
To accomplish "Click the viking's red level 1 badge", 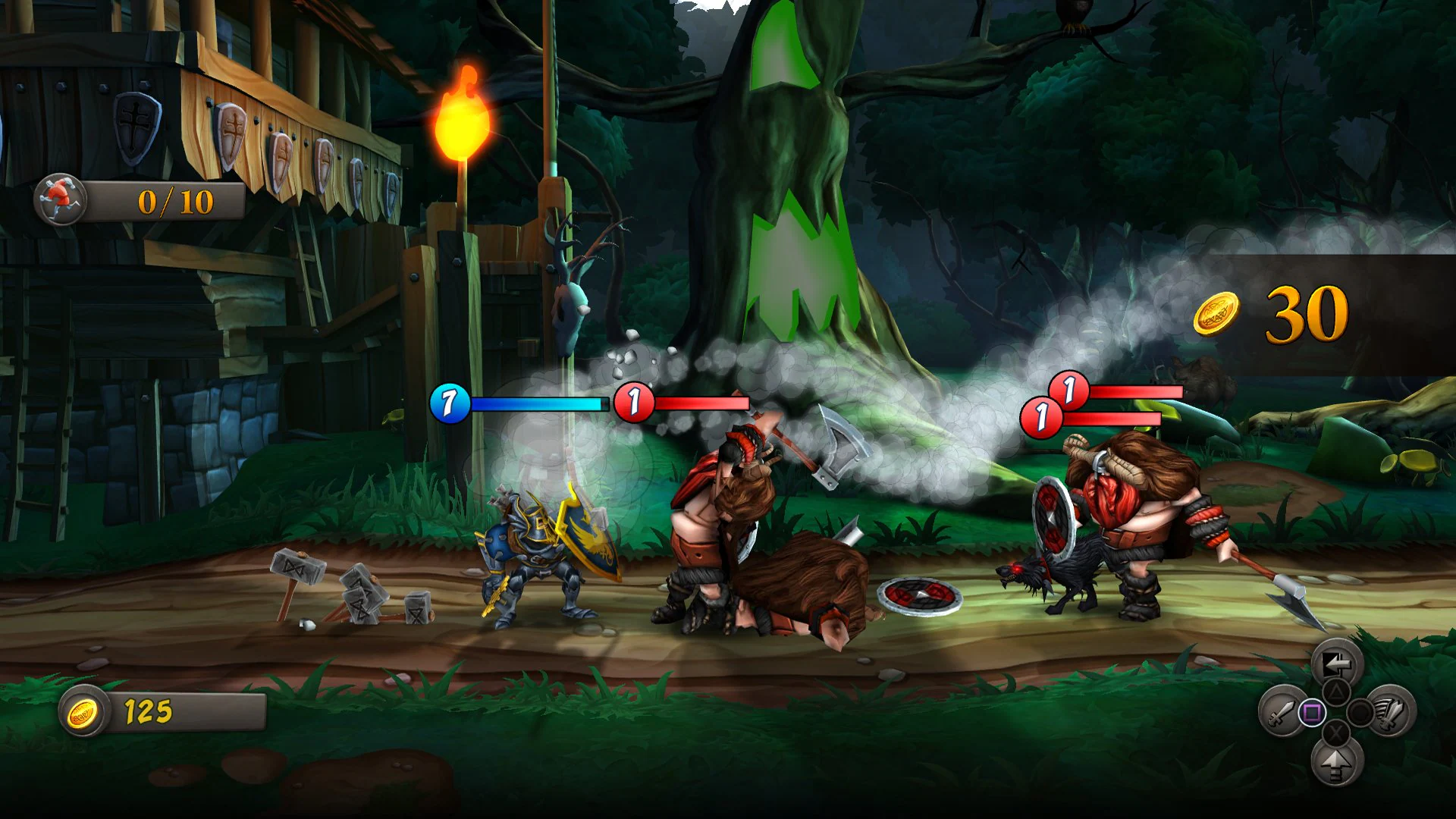I will (x=633, y=403).
